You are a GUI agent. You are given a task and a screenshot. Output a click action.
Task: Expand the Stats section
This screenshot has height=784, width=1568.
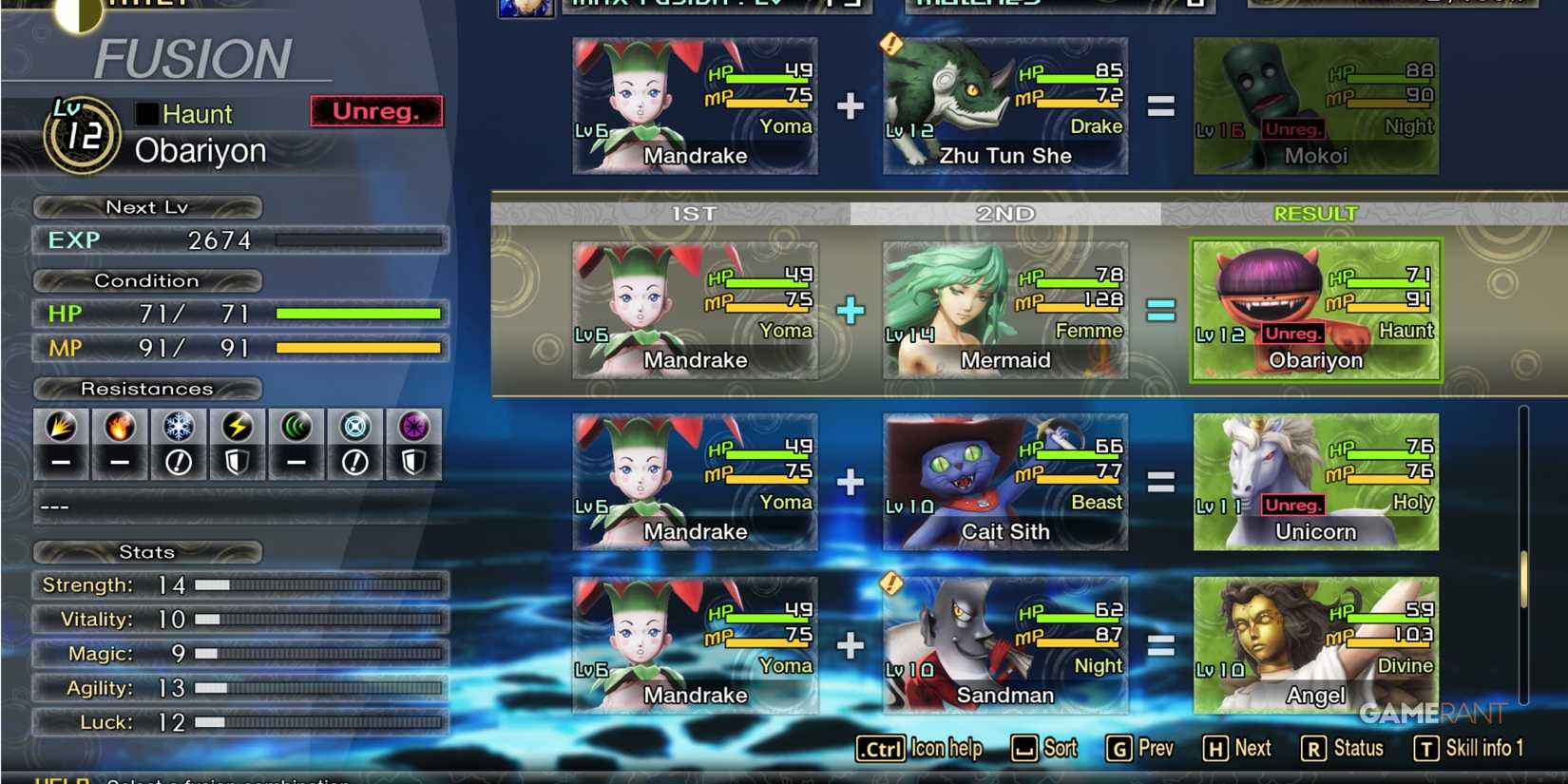(147, 552)
